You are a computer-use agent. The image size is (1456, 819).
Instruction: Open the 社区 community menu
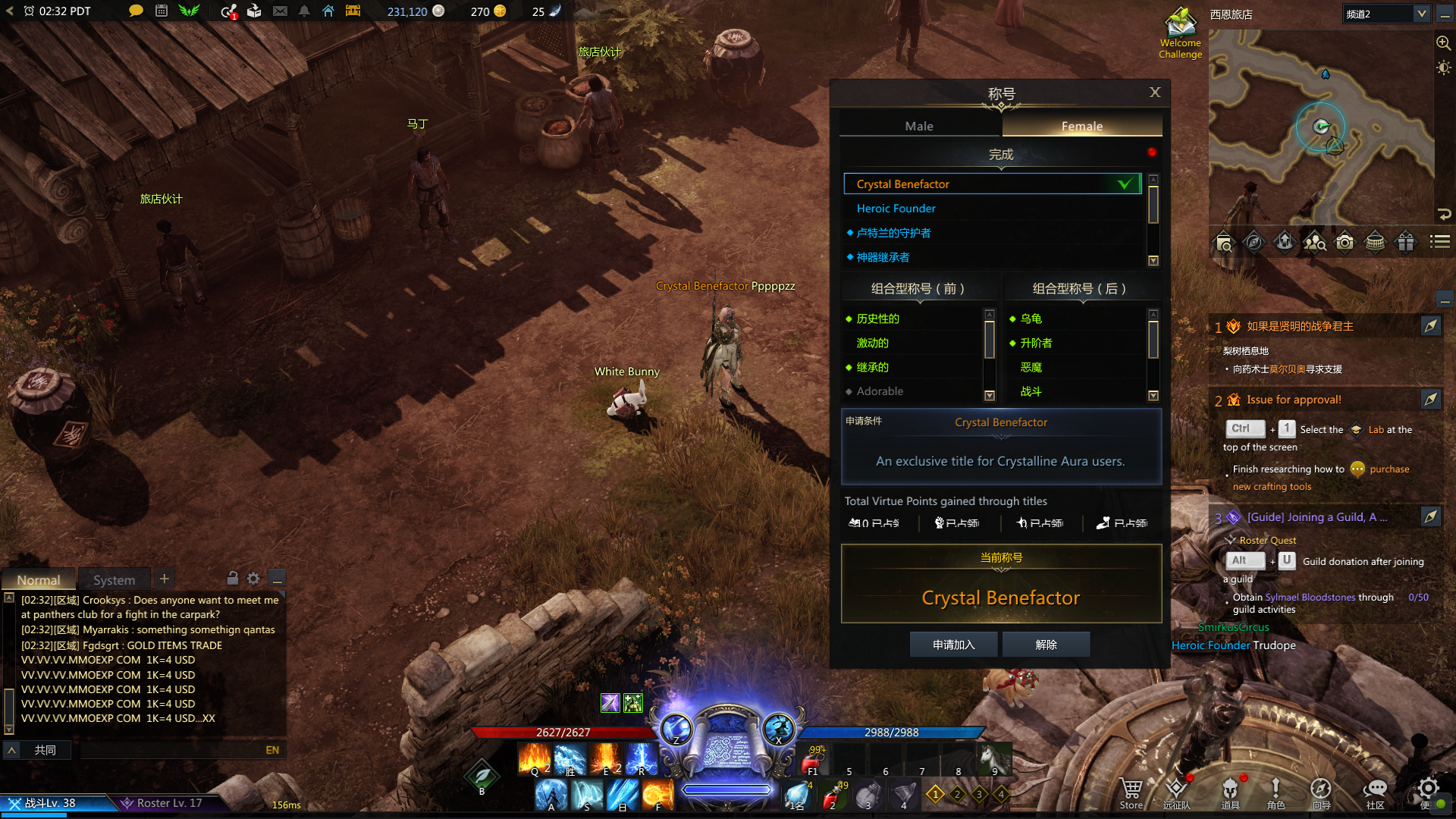[1375, 792]
